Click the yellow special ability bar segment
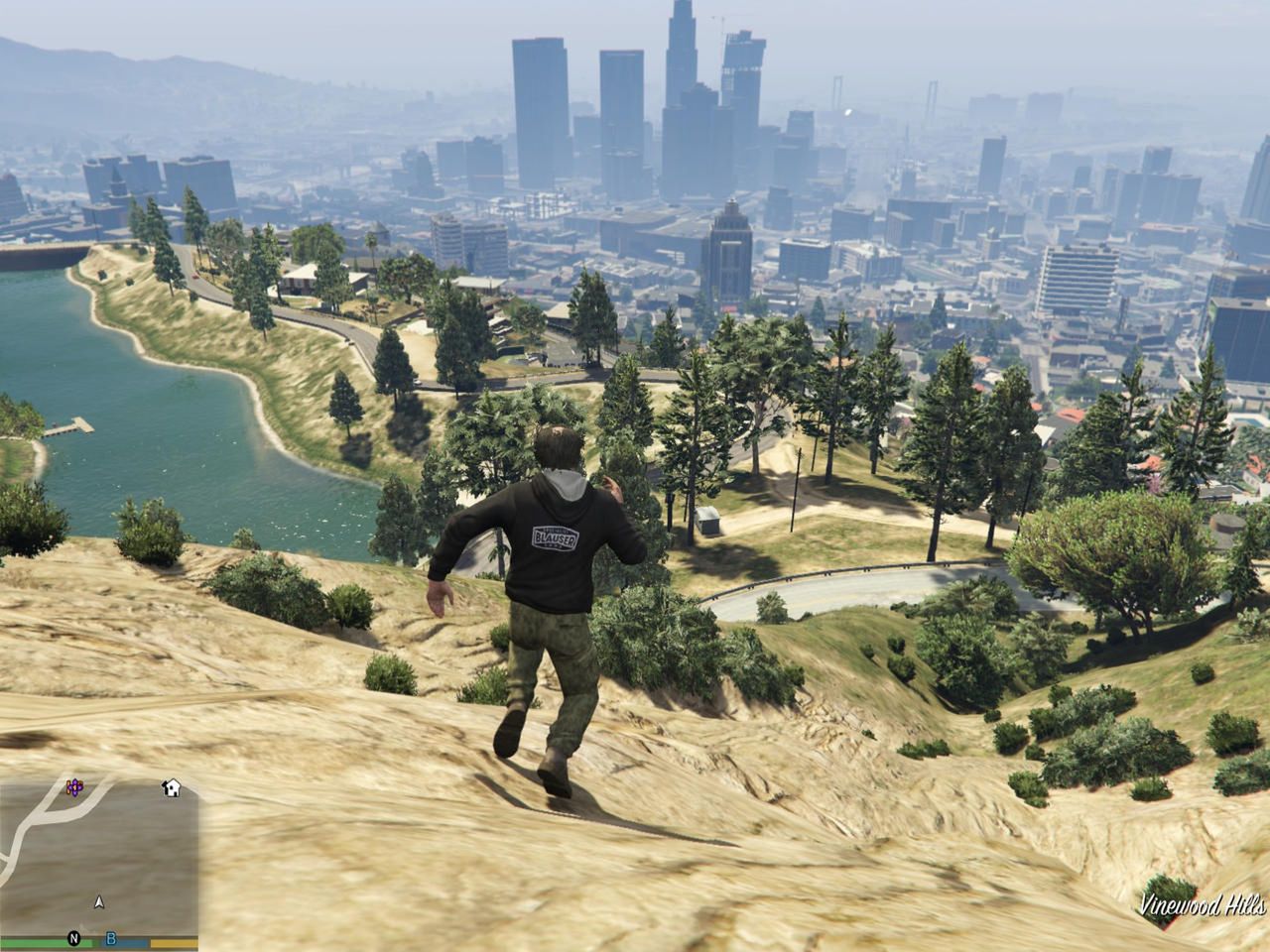Image resolution: width=1270 pixels, height=952 pixels. pyautogui.click(x=174, y=943)
